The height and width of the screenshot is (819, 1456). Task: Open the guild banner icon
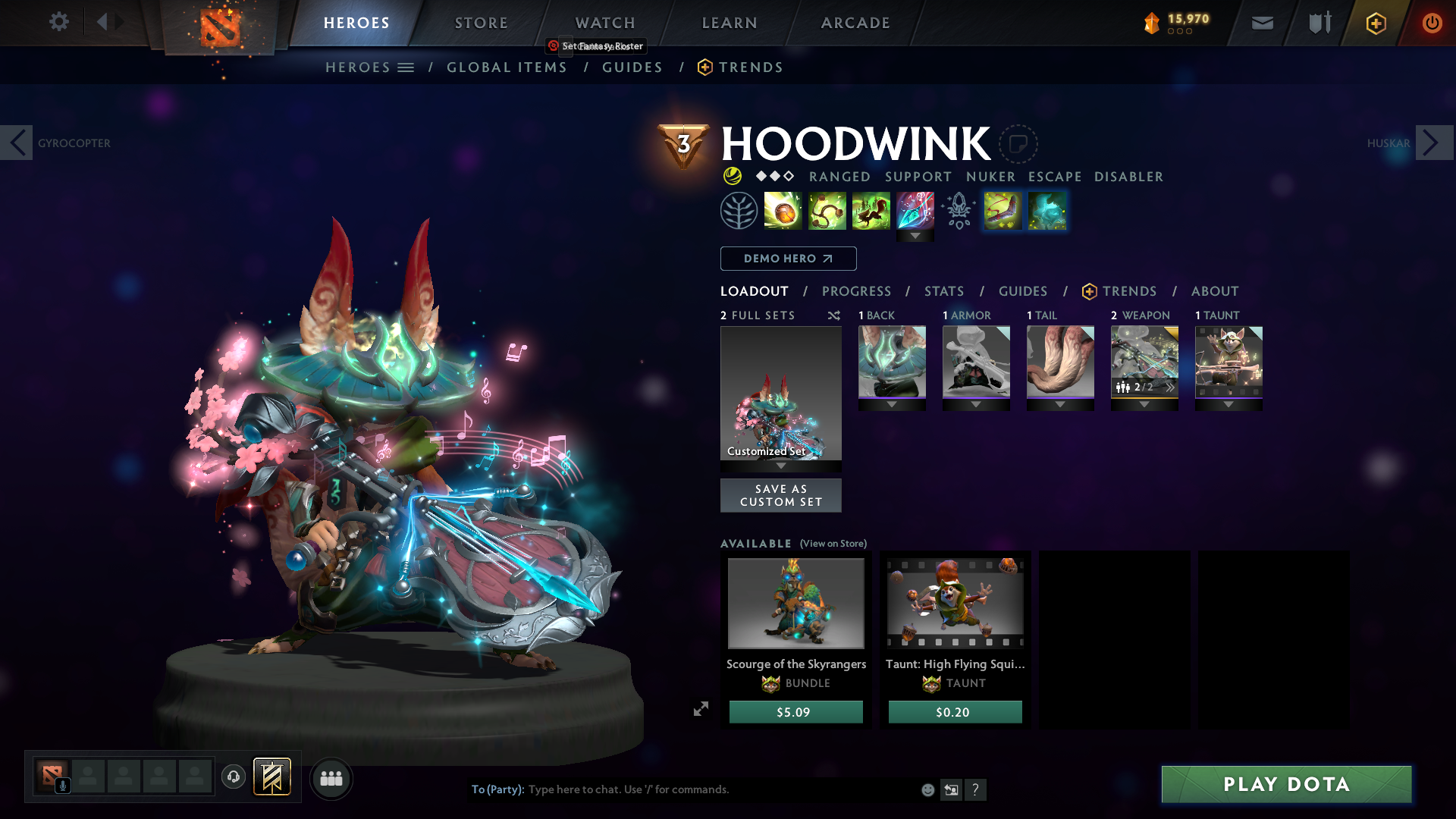point(1319,23)
